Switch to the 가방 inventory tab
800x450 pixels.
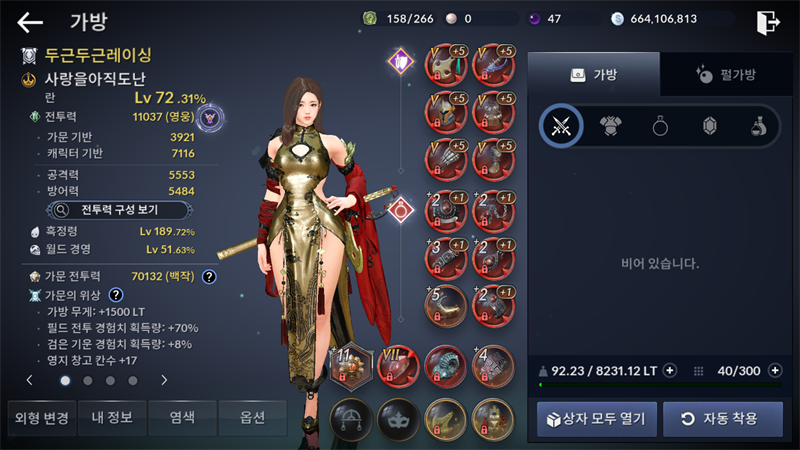coord(593,74)
